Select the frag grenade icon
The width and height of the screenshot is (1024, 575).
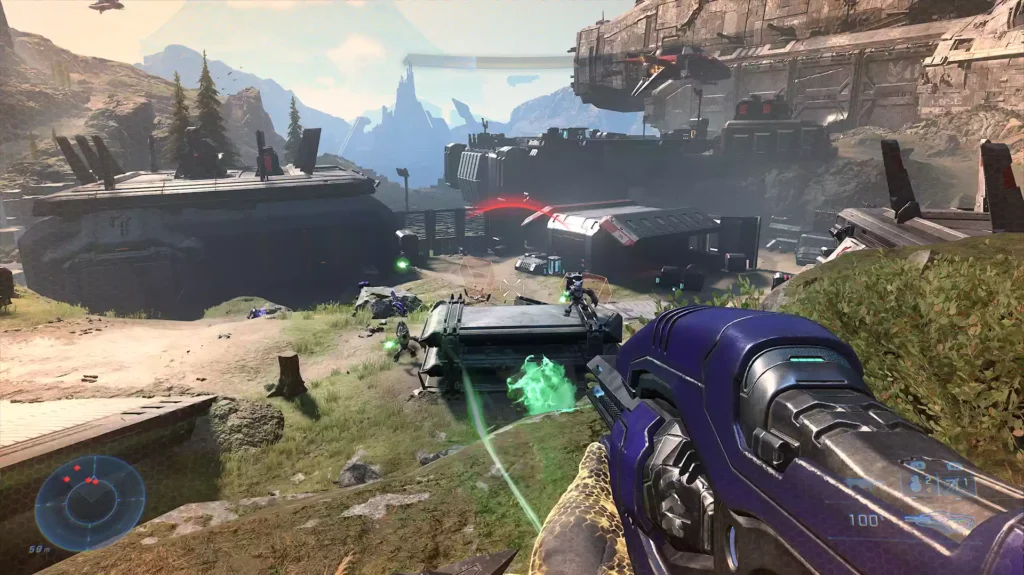(x=916, y=485)
